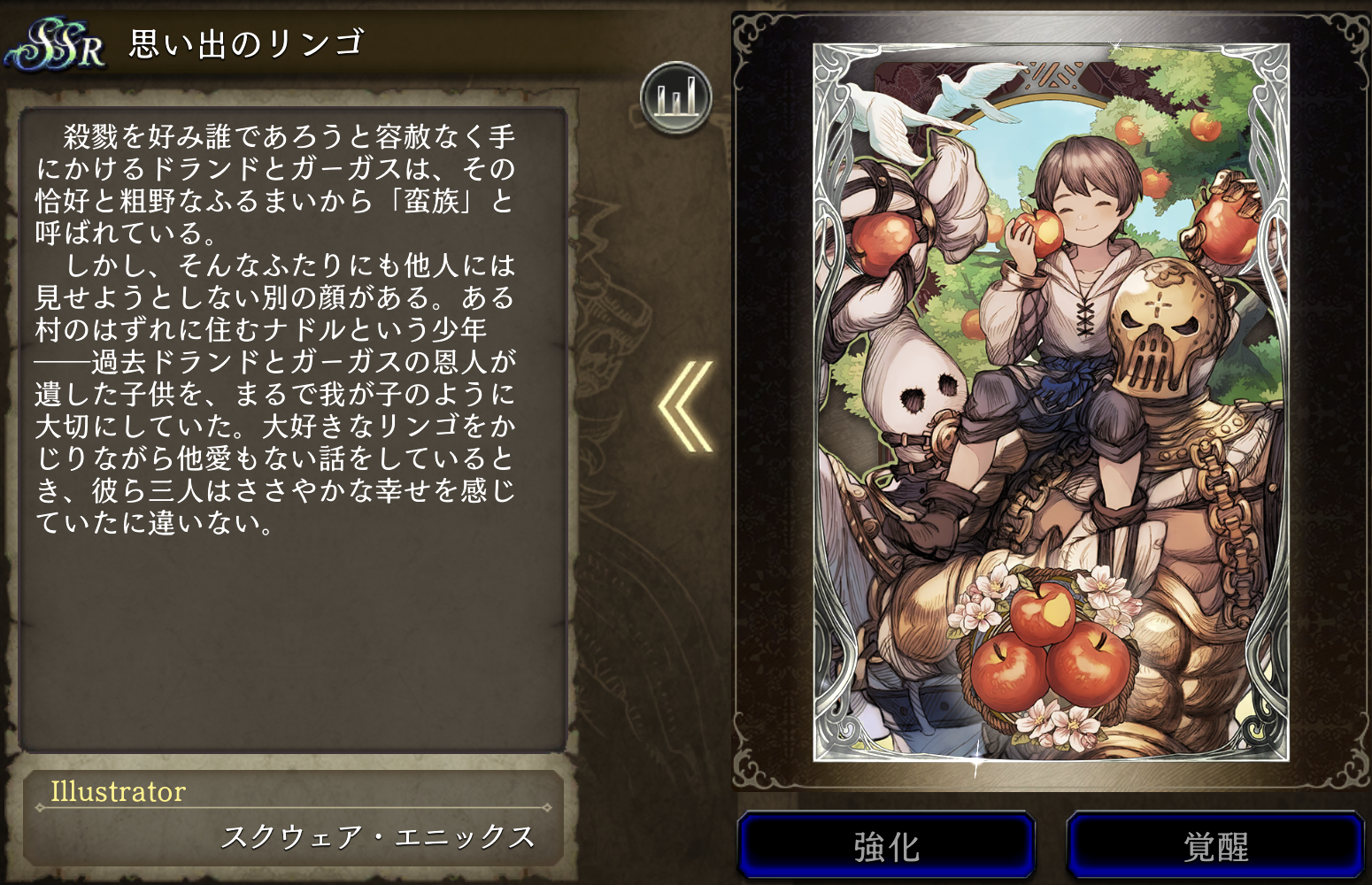
Task: Select the 覚醒 awakening button
Action: tap(1215, 846)
